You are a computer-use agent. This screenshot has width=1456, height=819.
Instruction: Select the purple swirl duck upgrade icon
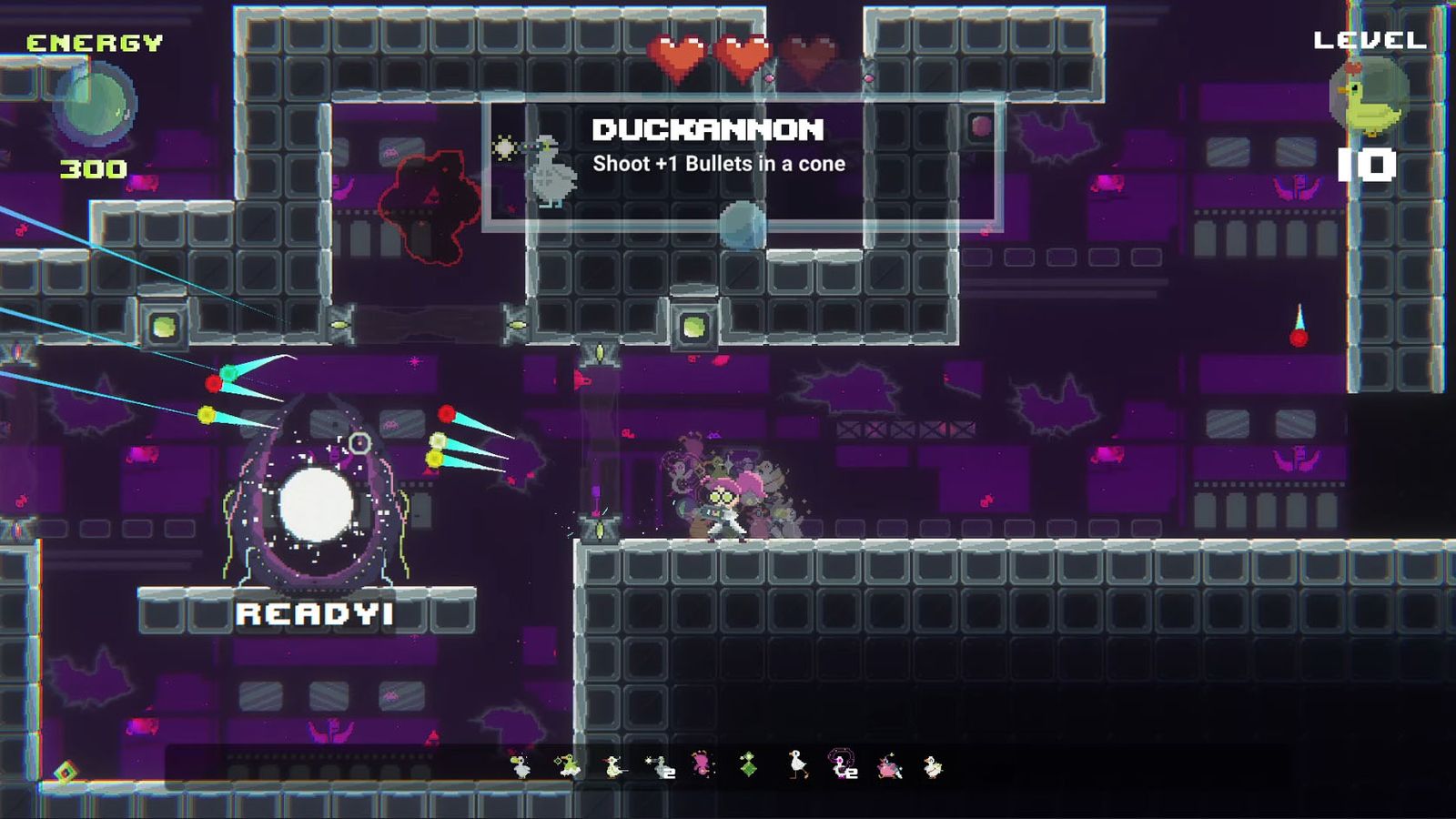pos(843,765)
